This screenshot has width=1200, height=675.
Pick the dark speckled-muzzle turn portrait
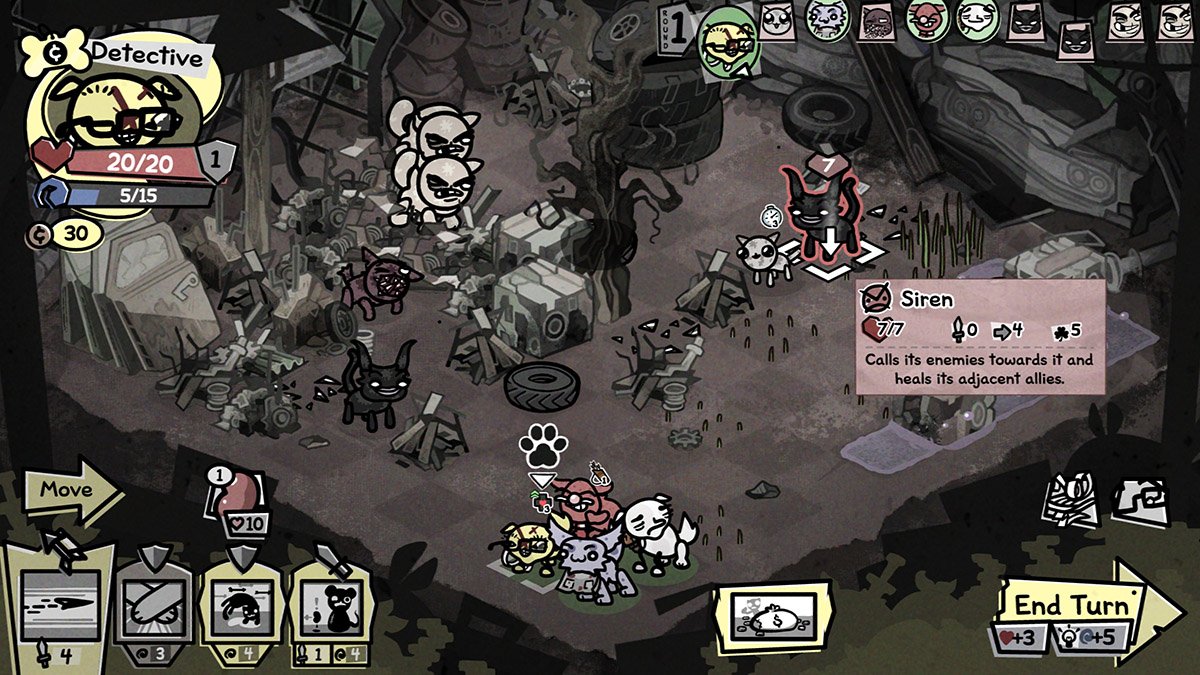pos(877,20)
